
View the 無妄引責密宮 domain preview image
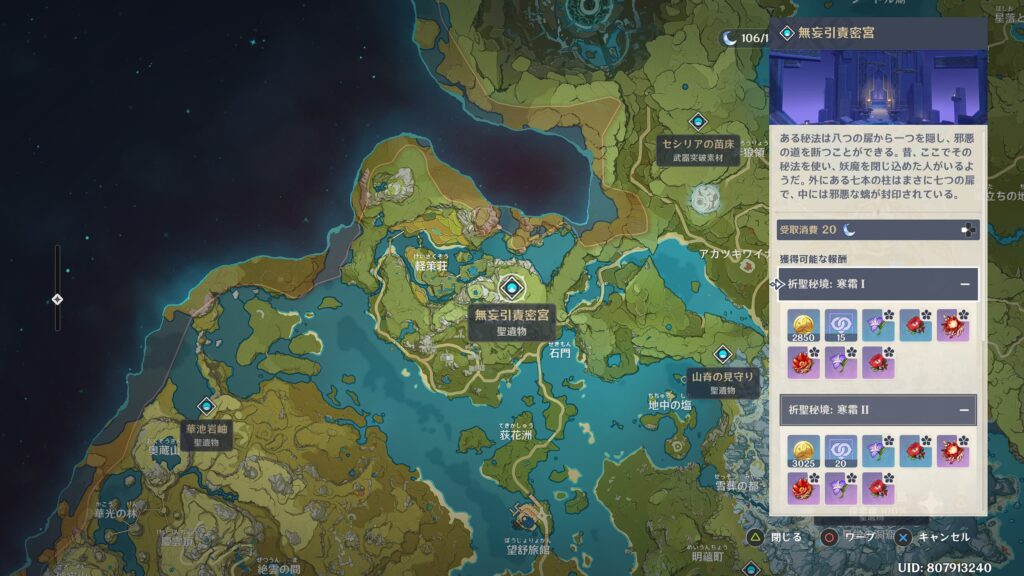(878, 87)
